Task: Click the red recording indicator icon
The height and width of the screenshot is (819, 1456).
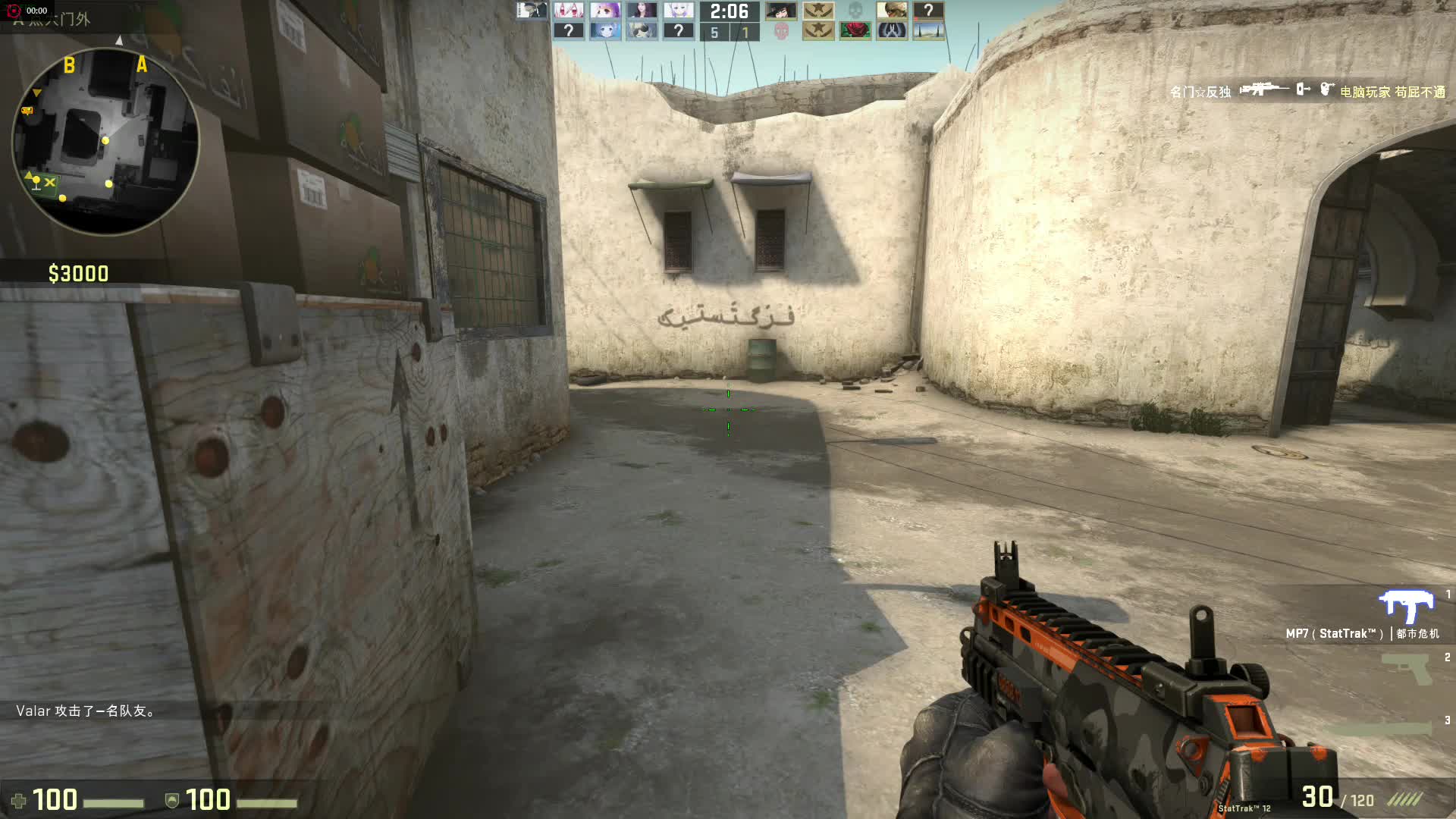Action: [x=13, y=11]
